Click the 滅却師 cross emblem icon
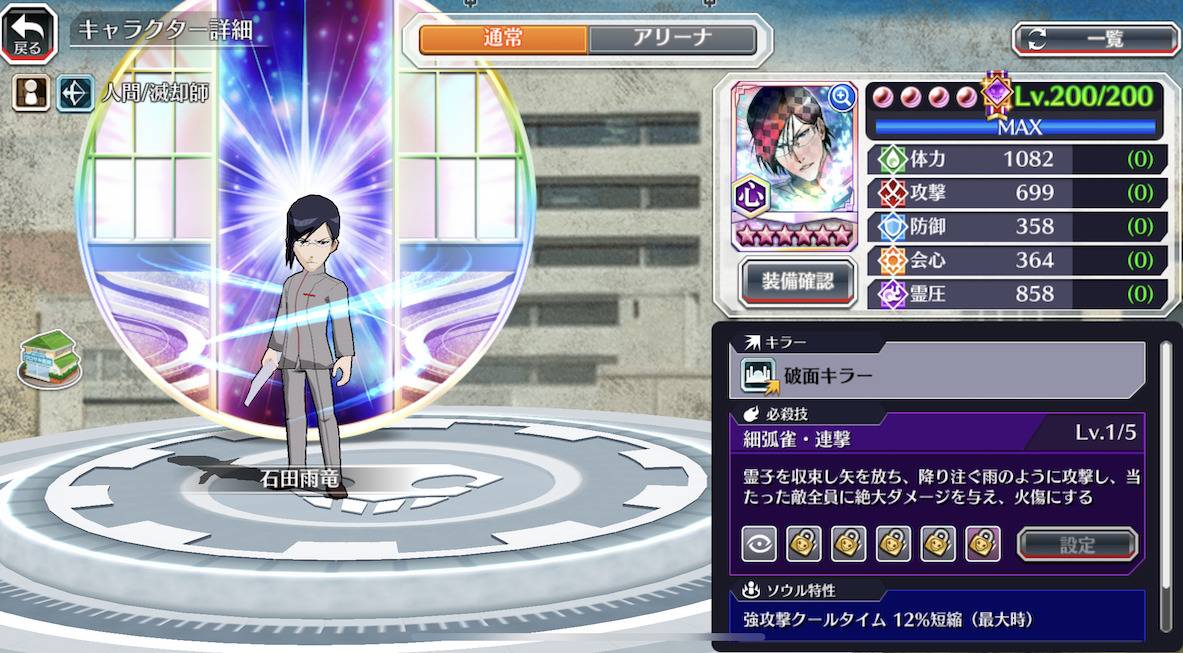The height and width of the screenshot is (653, 1183). tap(75, 93)
